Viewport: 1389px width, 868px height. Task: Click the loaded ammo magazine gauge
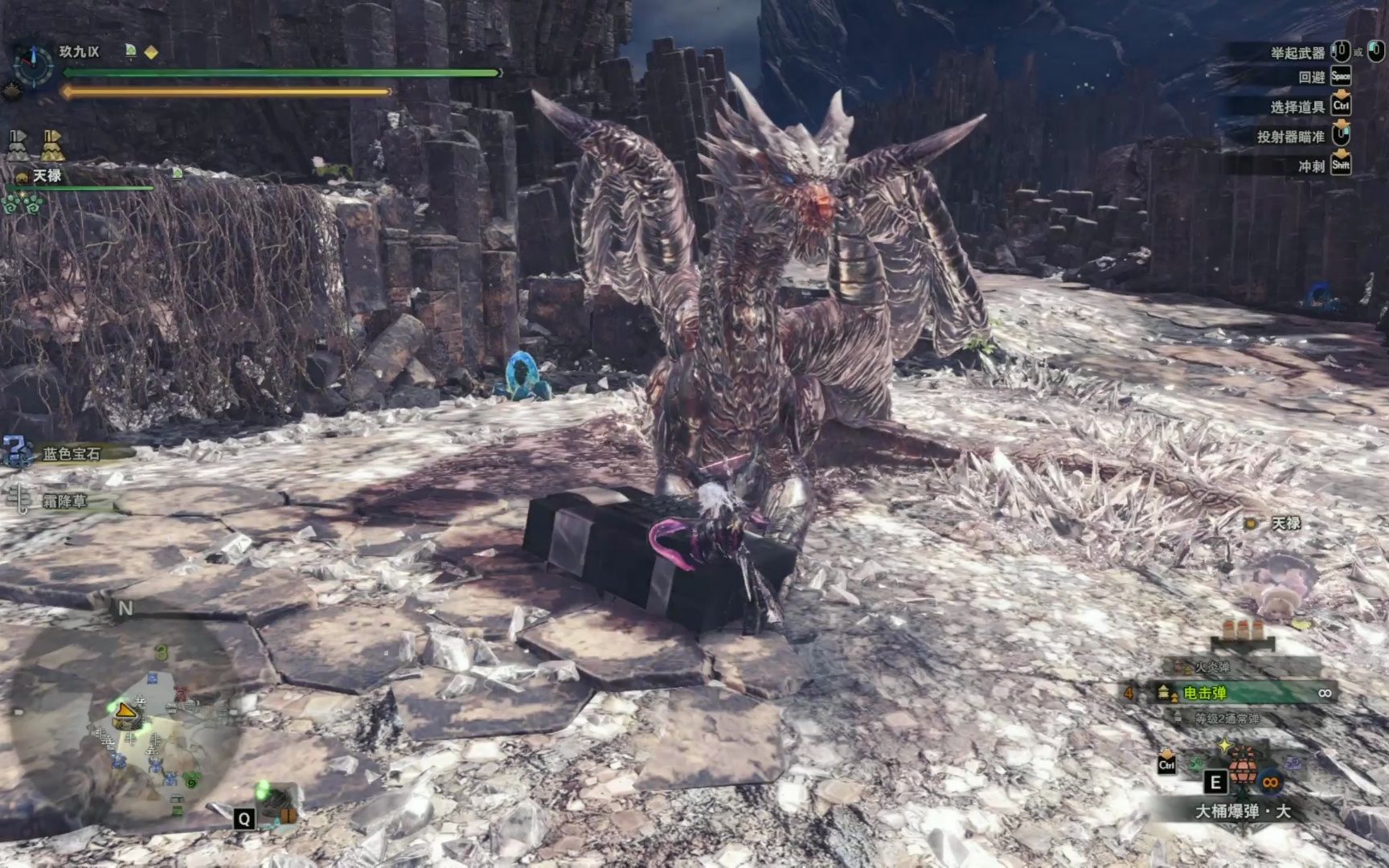1242,635
